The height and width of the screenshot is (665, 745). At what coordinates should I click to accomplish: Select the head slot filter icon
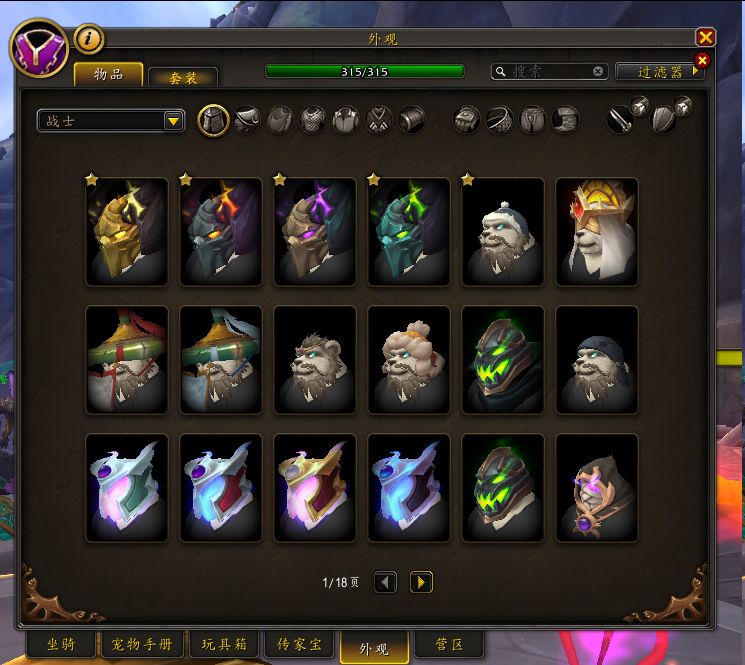(x=213, y=121)
